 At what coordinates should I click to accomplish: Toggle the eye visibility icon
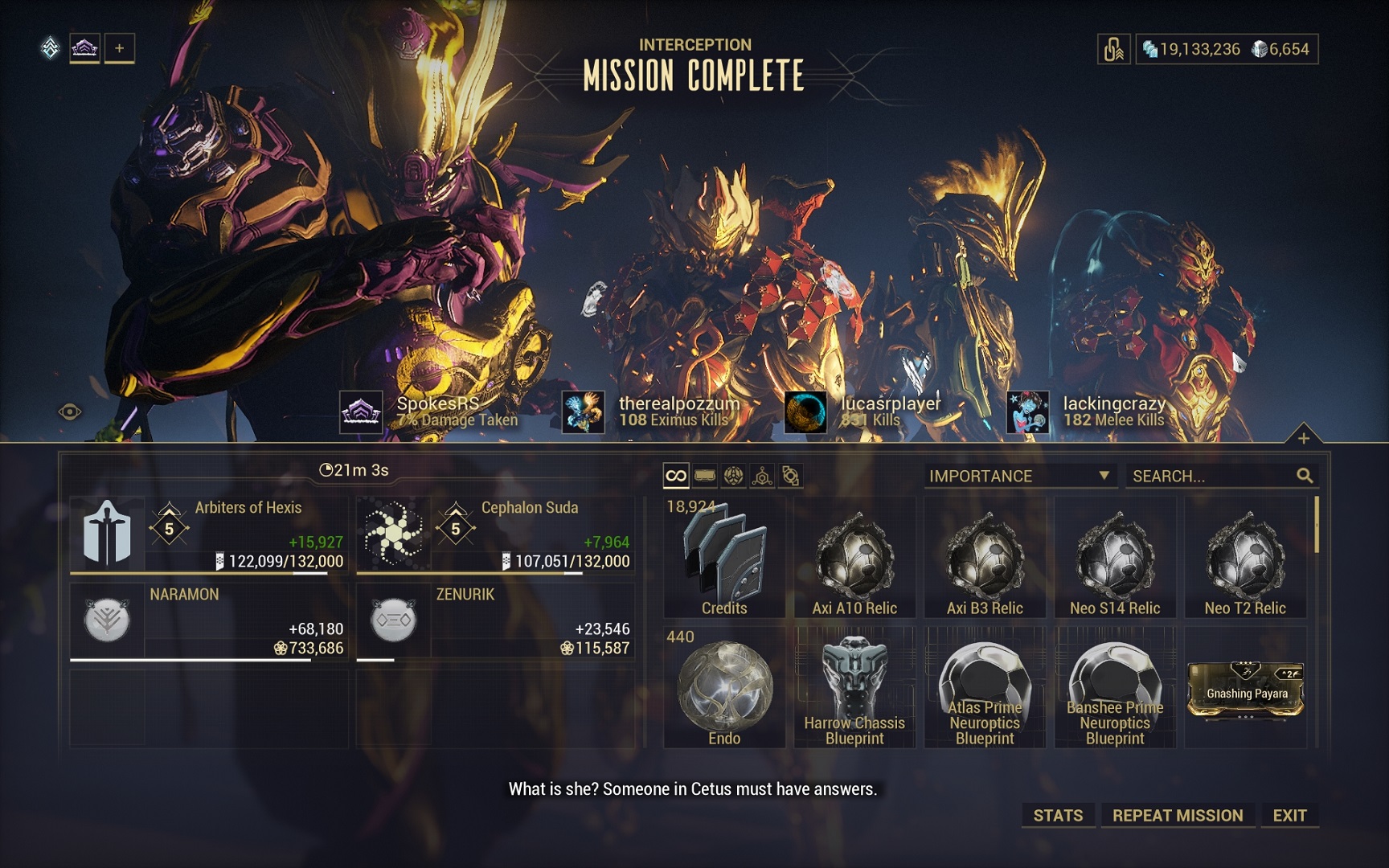point(70,412)
